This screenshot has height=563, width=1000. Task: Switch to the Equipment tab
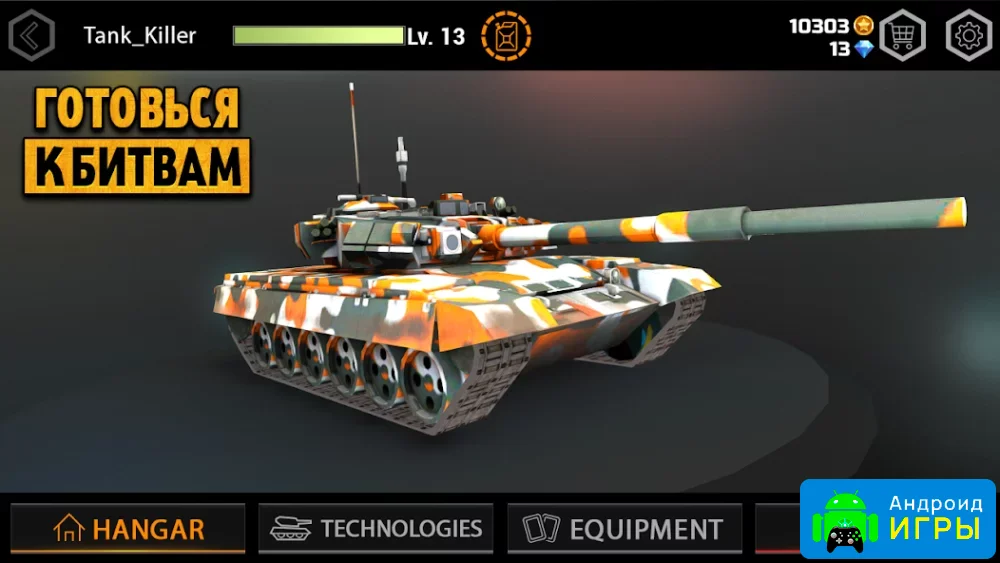click(x=624, y=528)
